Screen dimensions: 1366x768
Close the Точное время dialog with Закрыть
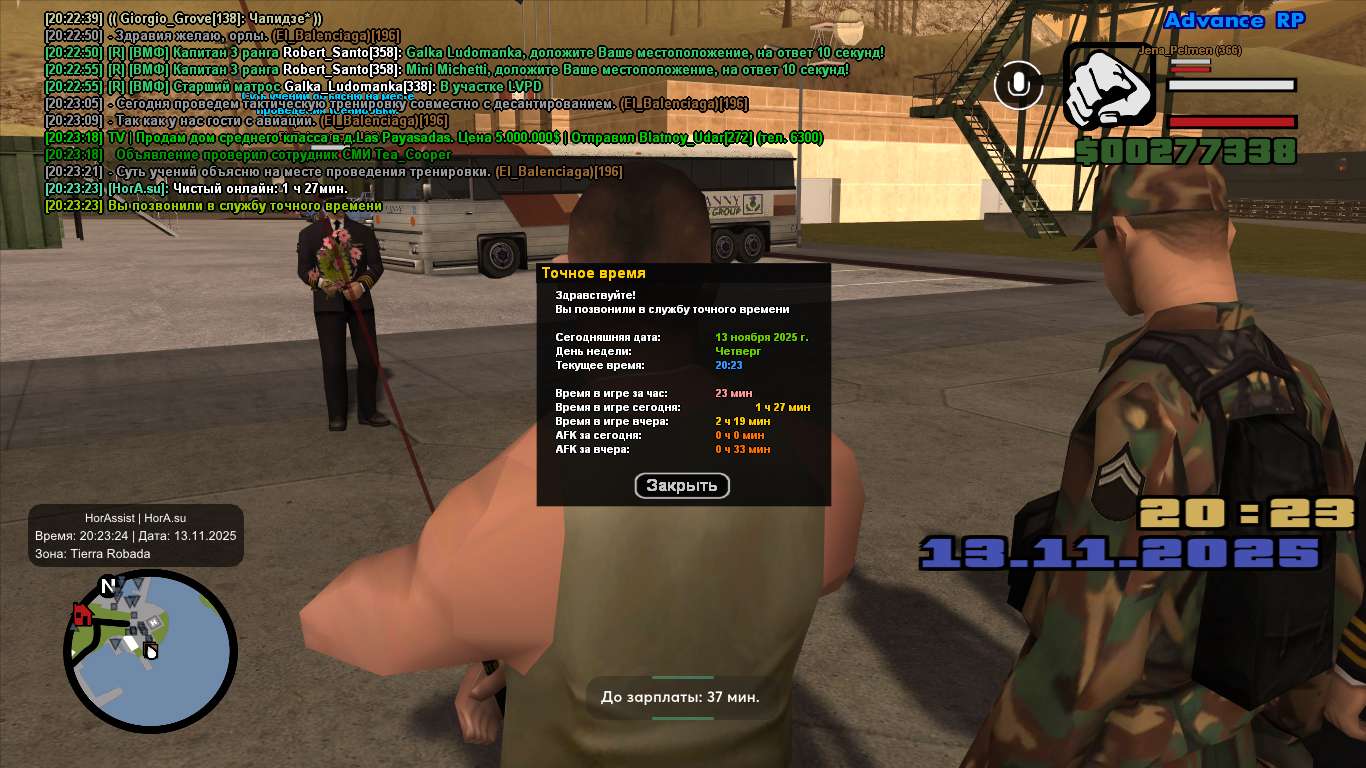tap(682, 486)
